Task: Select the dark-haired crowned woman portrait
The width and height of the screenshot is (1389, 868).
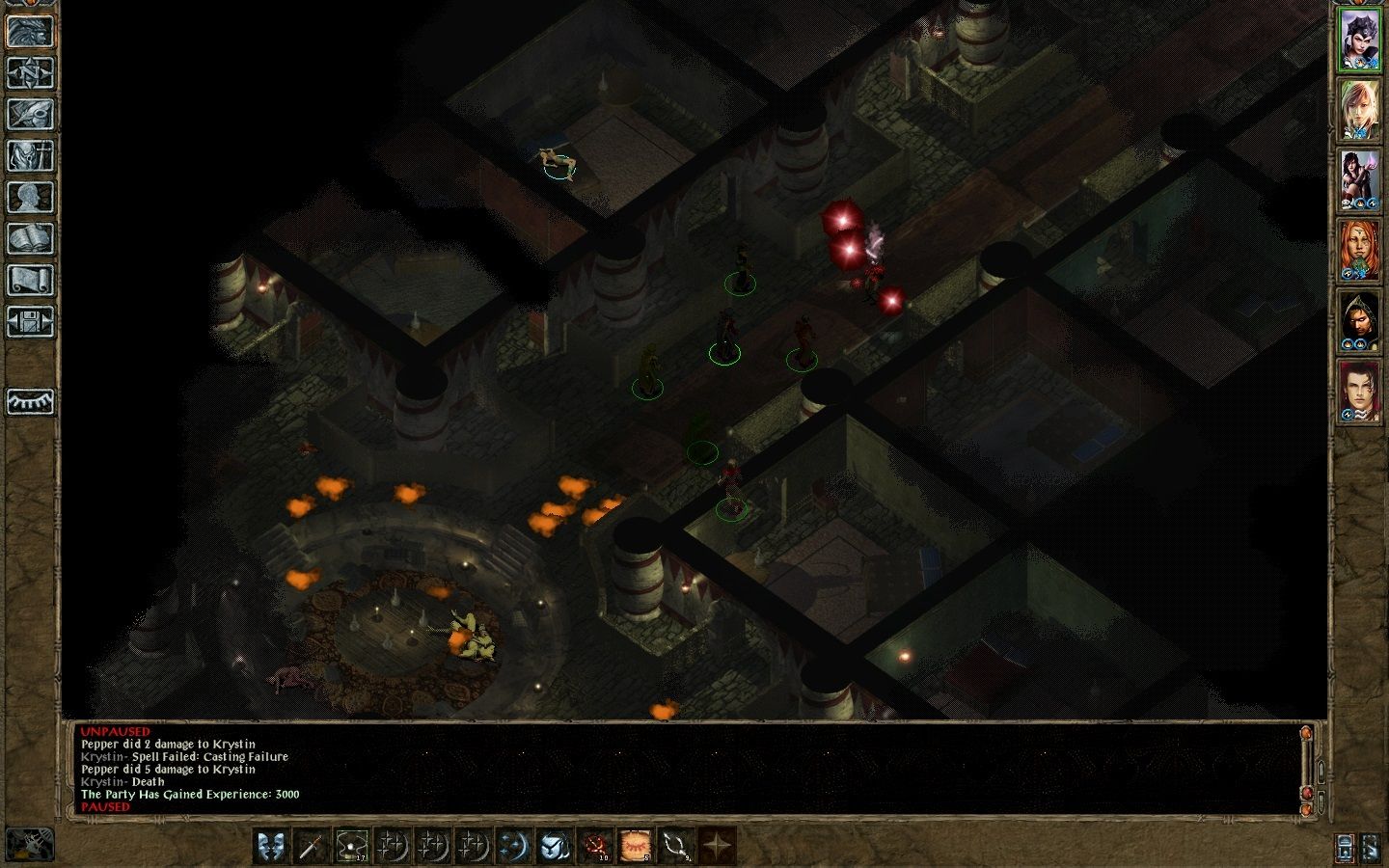Action: 1359,41
